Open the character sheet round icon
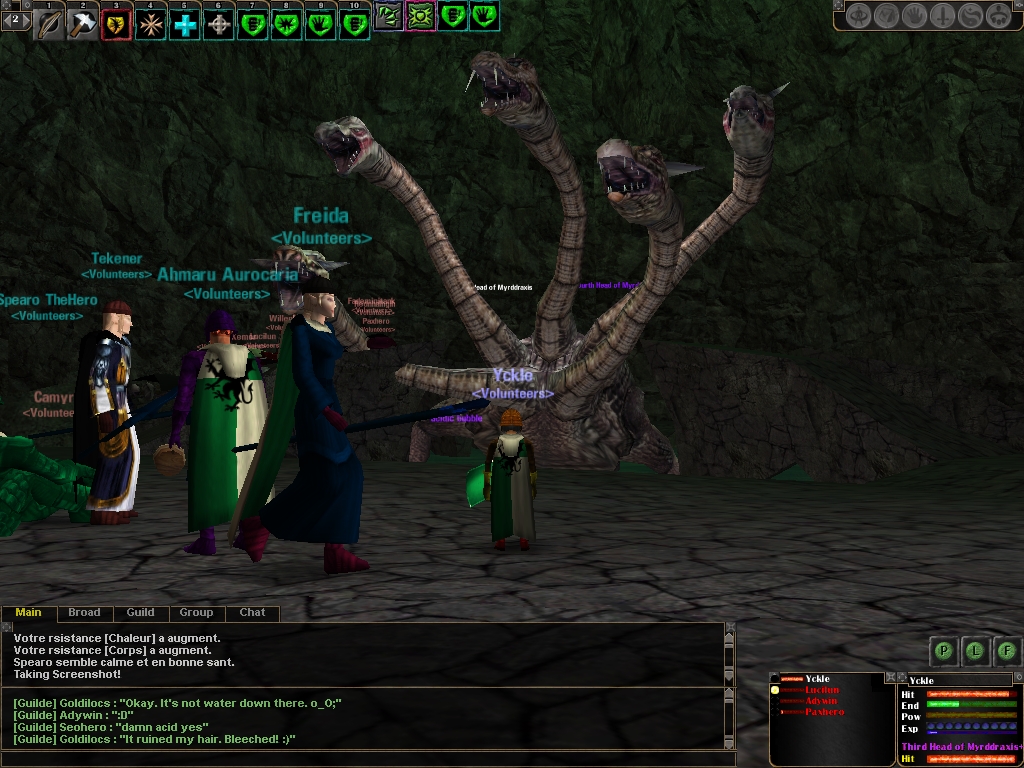 858,16
